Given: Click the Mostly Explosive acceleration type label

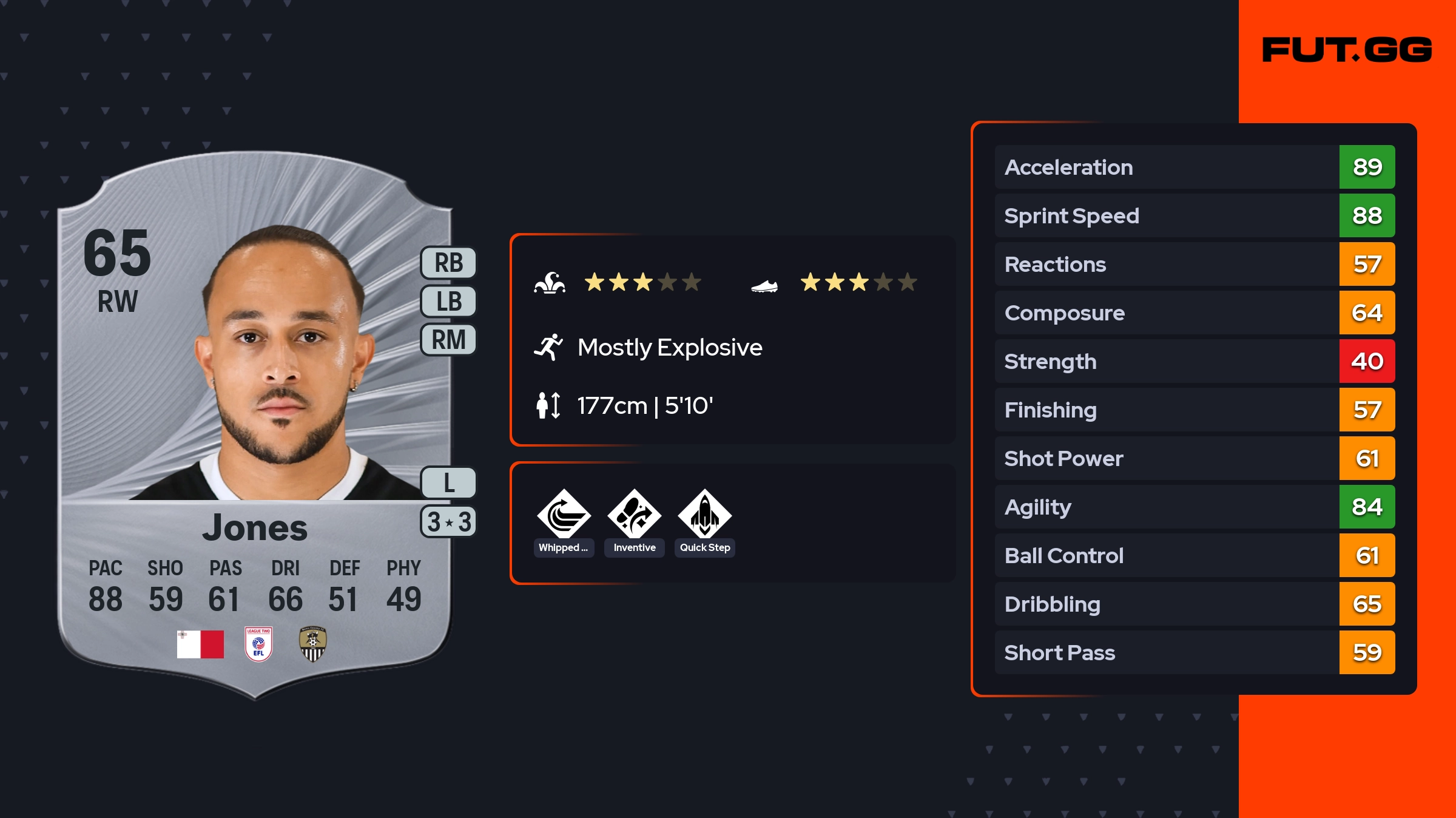Looking at the screenshot, I should click(x=669, y=348).
